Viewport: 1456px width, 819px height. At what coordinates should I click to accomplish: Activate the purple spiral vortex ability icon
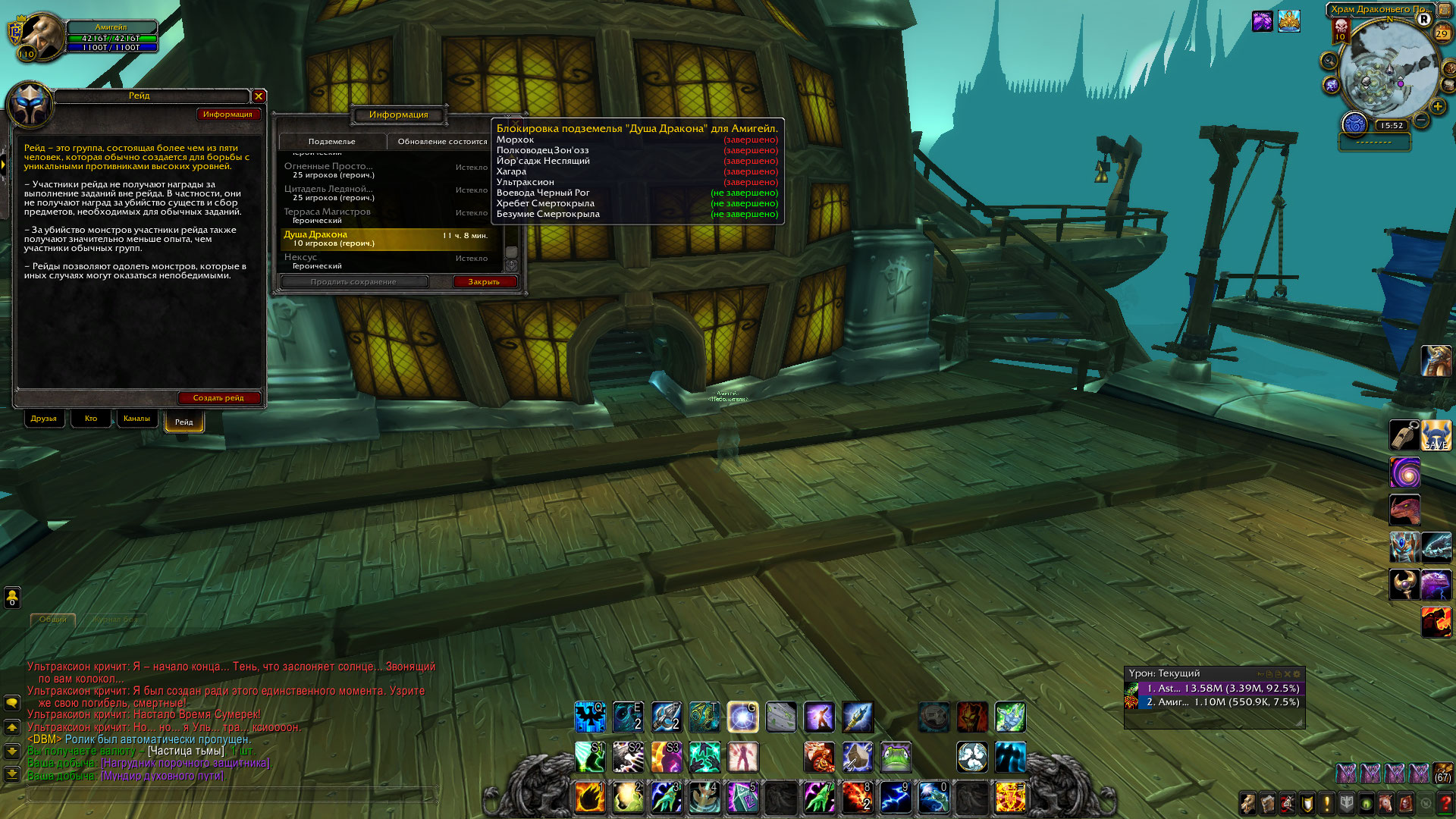click(x=1405, y=473)
